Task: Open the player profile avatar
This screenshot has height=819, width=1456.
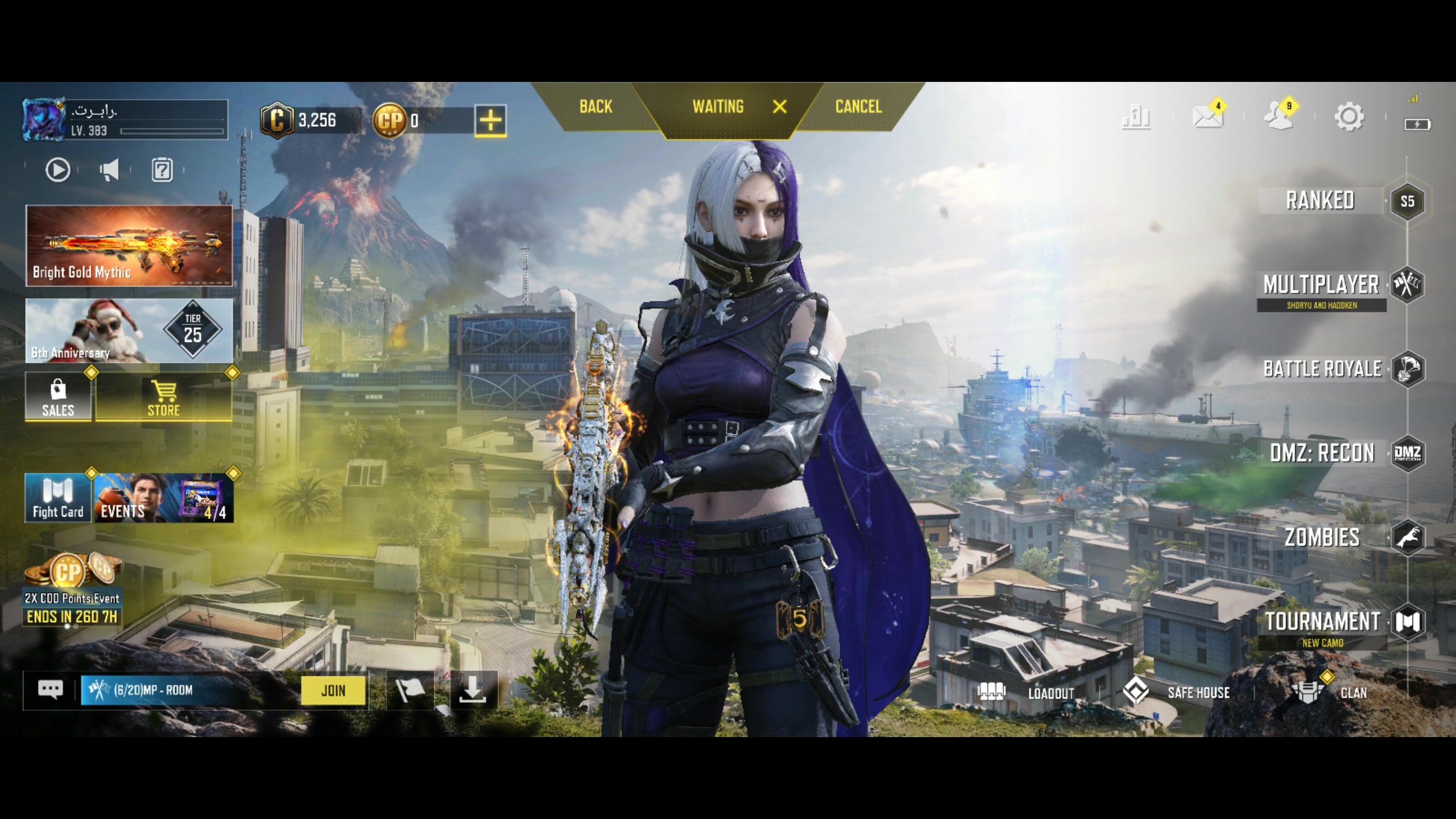Action: 44,119
